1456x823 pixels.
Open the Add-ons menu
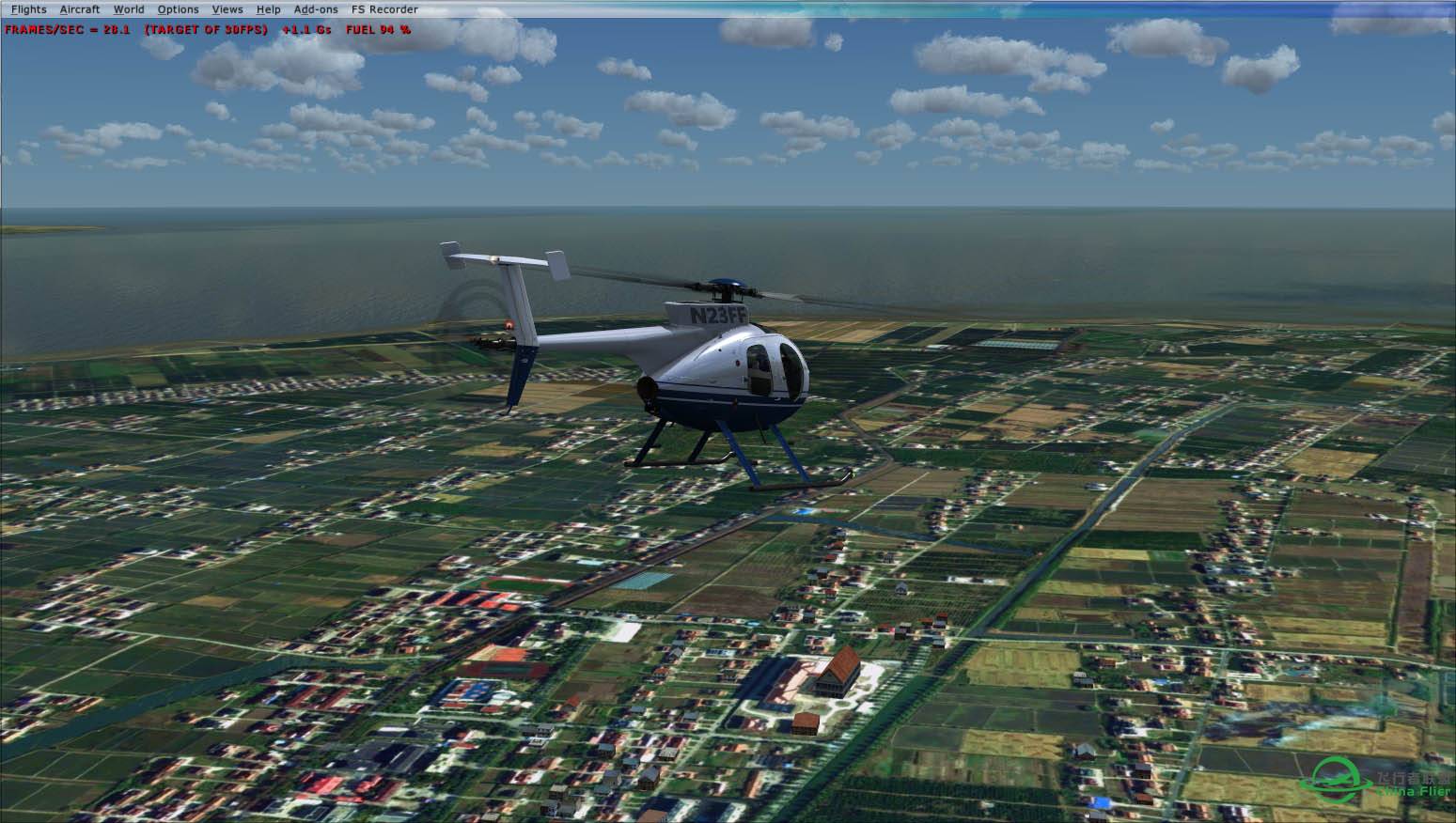[316, 9]
